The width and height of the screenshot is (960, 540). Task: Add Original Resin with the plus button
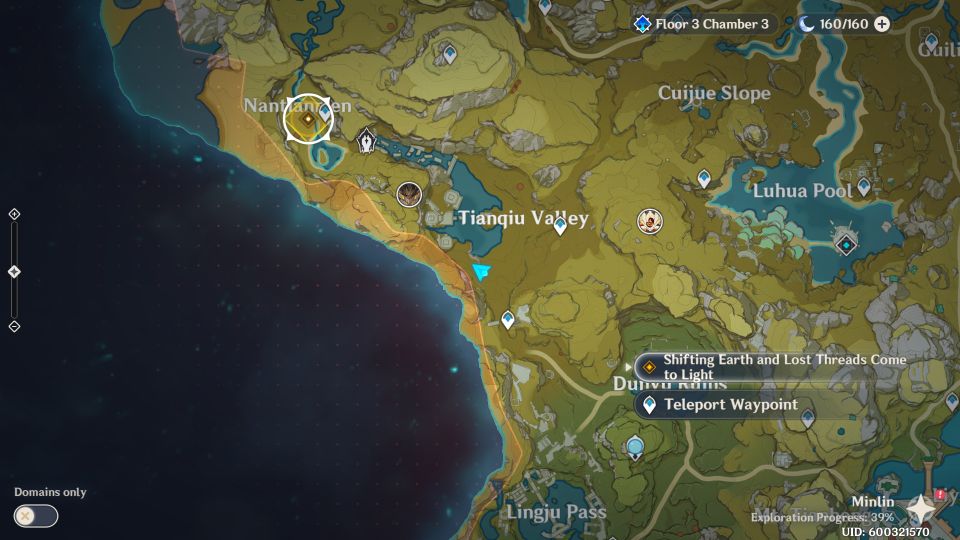pyautogui.click(x=882, y=24)
